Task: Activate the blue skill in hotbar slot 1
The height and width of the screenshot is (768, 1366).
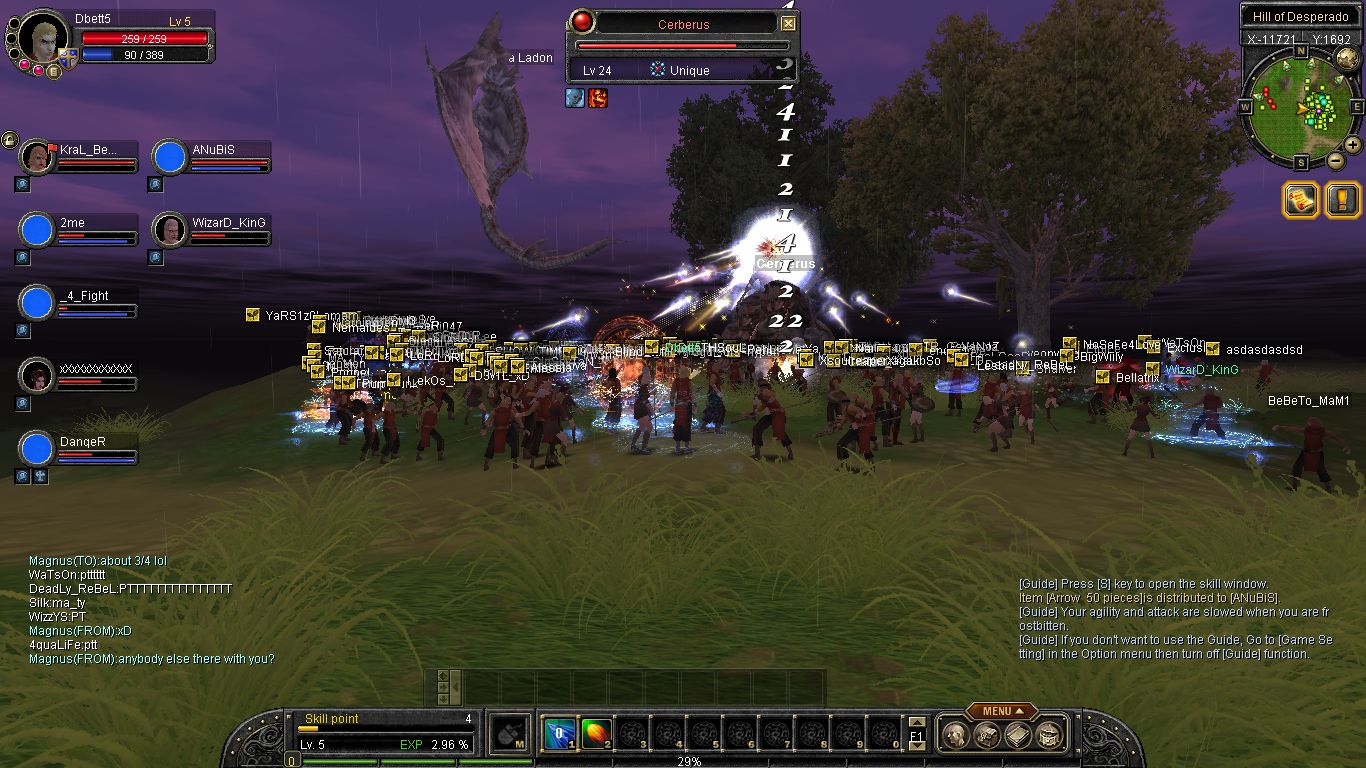Action: (x=558, y=735)
